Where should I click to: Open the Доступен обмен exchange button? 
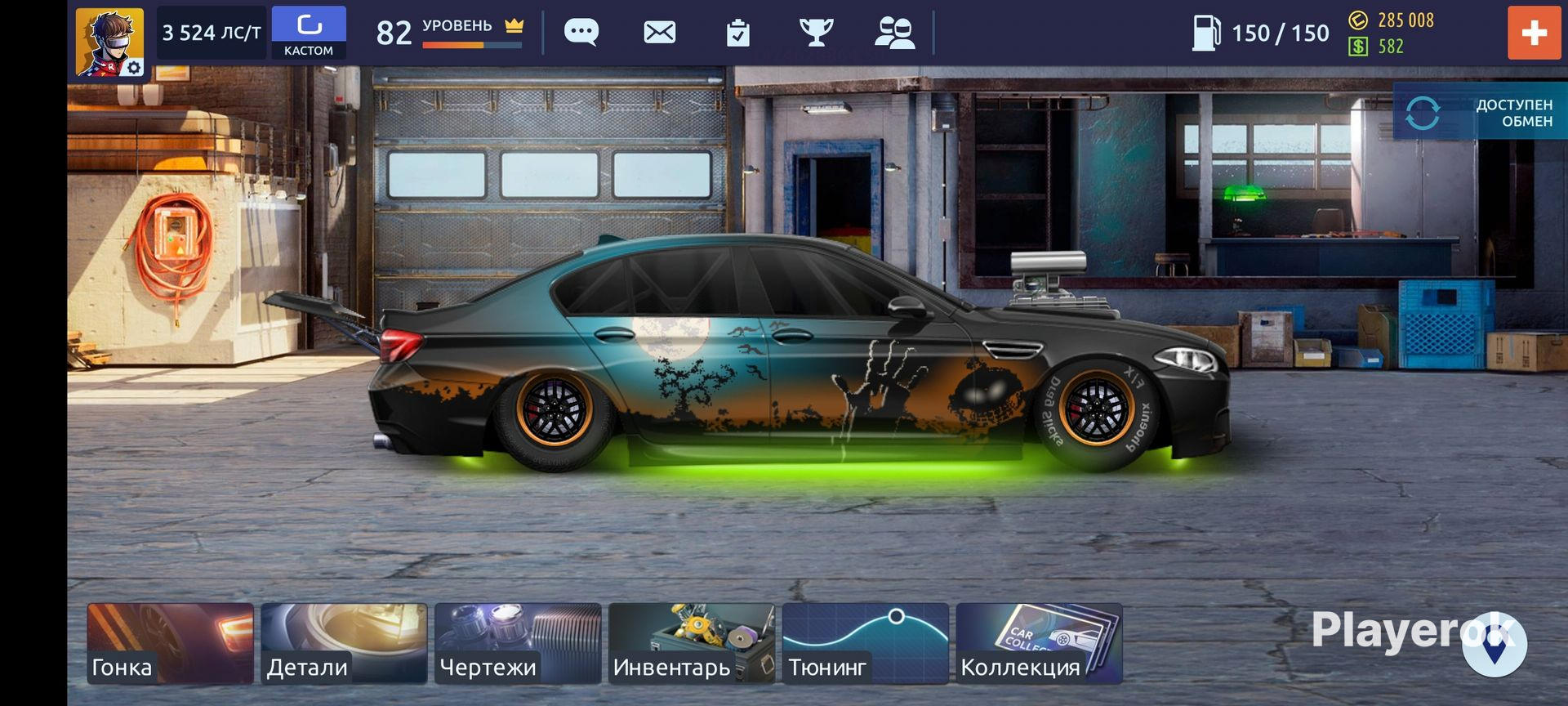coord(1480,113)
